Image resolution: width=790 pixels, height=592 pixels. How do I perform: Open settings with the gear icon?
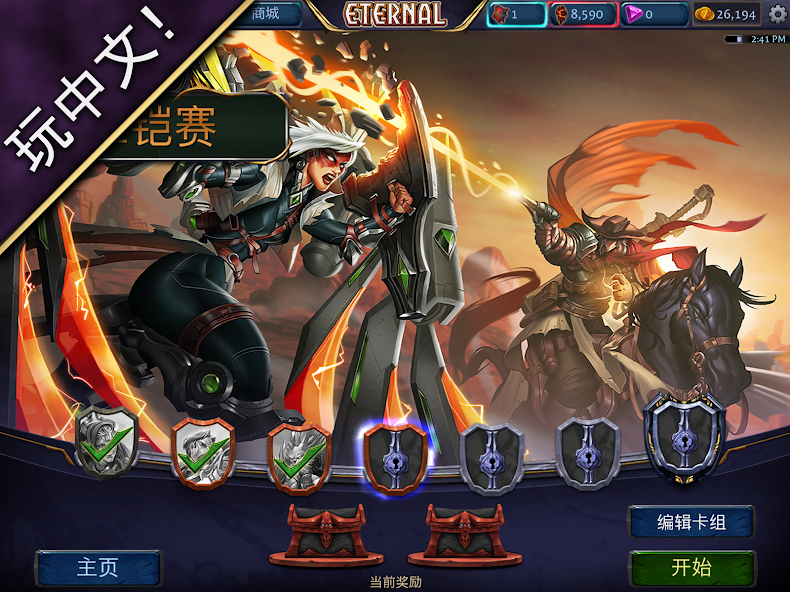pos(777,14)
